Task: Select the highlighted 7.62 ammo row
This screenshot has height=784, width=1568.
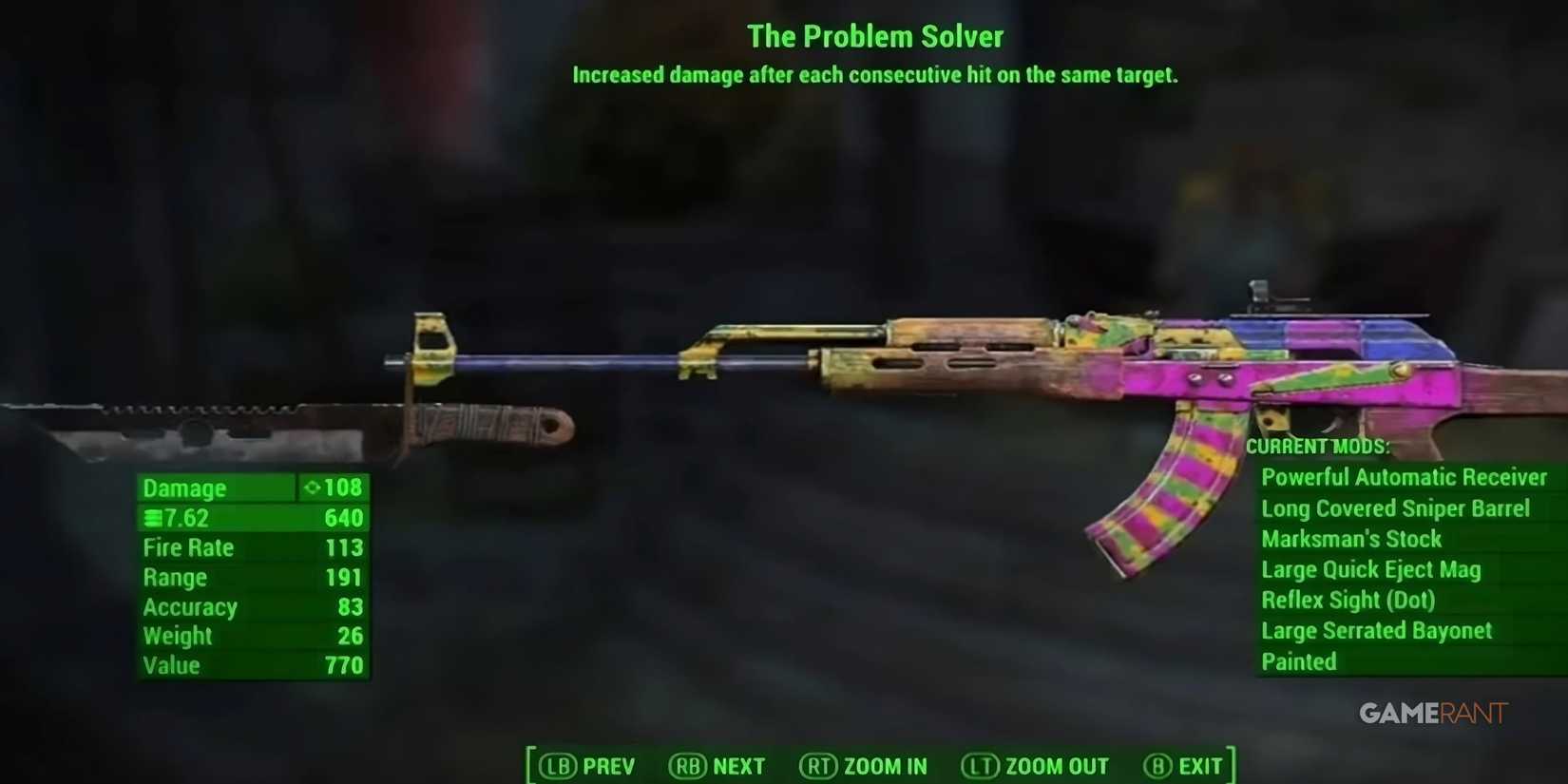Action: pyautogui.click(x=252, y=517)
